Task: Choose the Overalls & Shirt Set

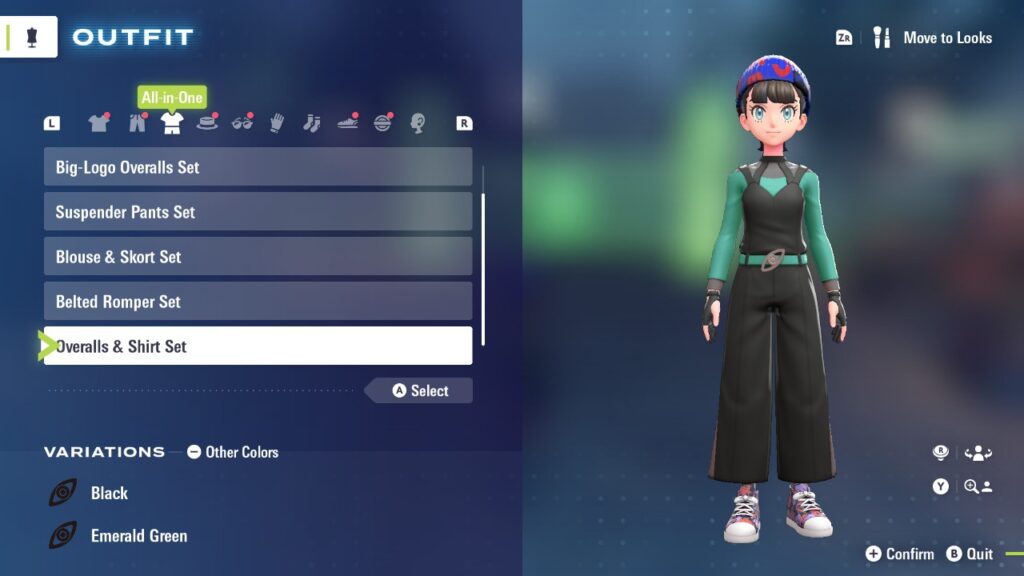Action: click(257, 347)
